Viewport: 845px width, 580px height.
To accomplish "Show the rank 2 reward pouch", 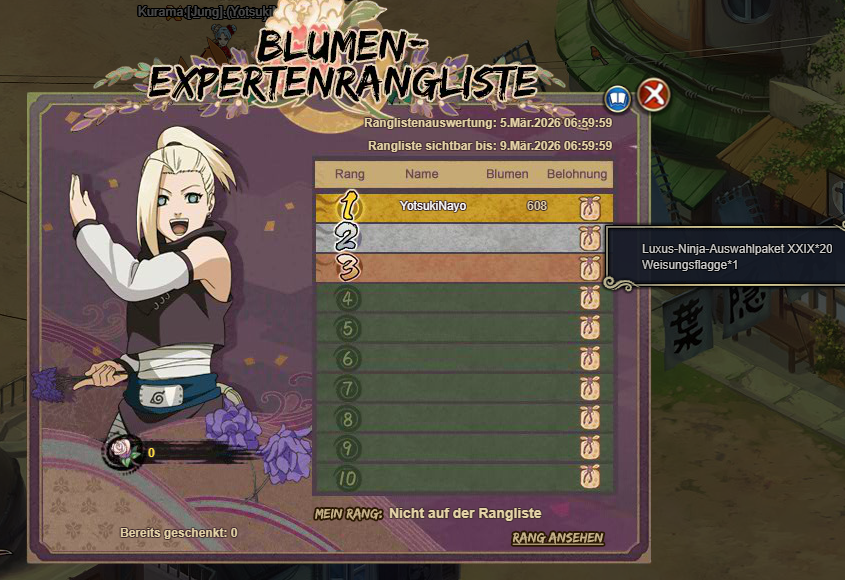I will pyautogui.click(x=589, y=238).
